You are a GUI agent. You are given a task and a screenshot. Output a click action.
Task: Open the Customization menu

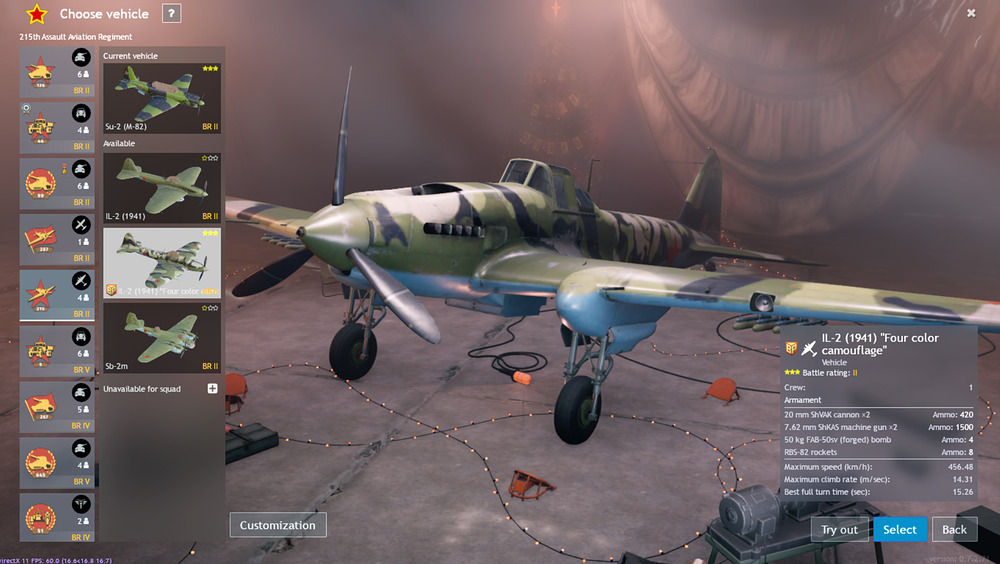[x=278, y=525]
